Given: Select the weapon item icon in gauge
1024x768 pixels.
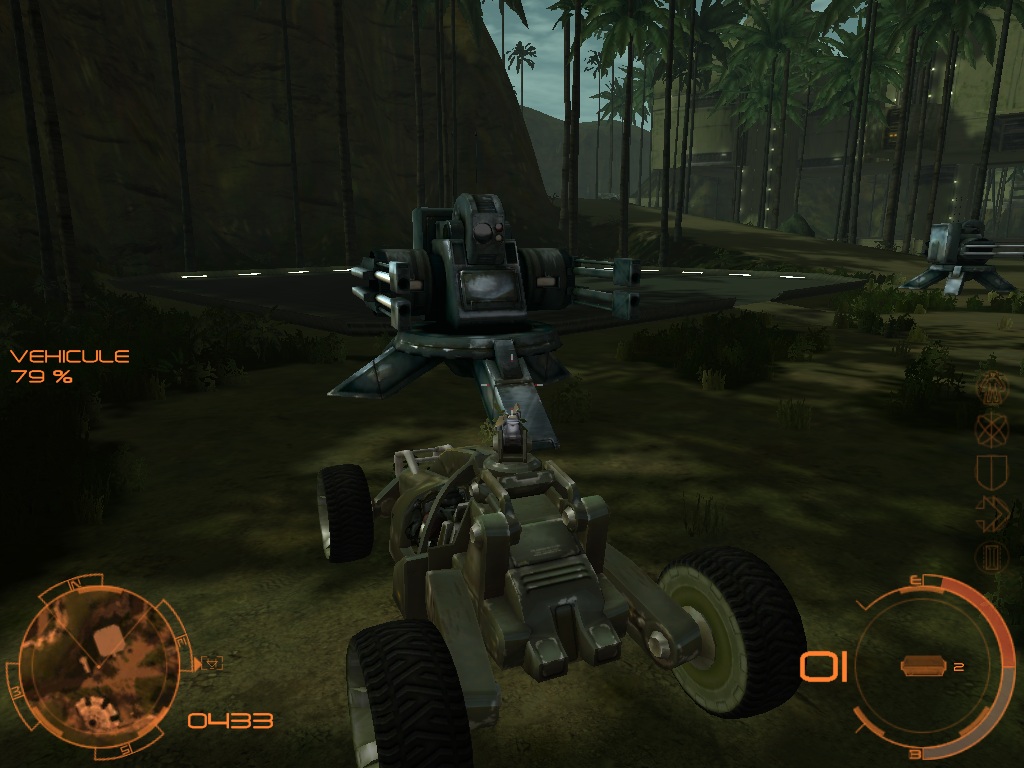Looking at the screenshot, I should coord(922,666).
